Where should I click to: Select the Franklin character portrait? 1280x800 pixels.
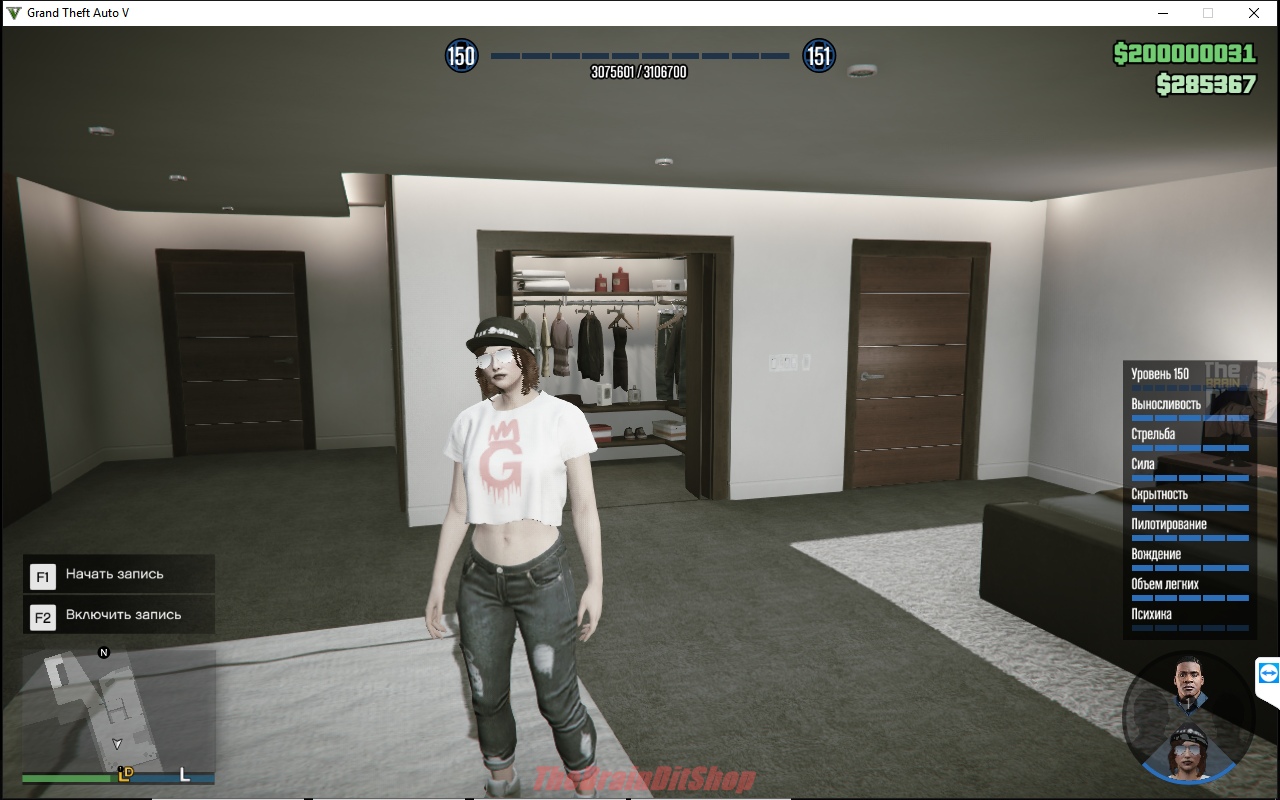tap(1190, 683)
